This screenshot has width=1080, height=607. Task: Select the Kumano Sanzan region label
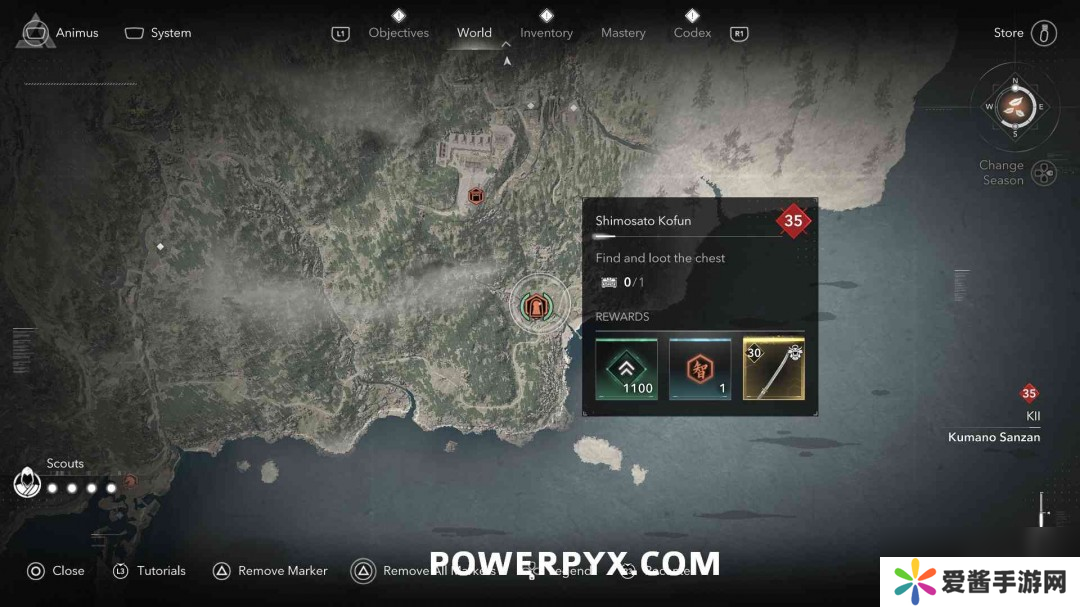[993, 437]
